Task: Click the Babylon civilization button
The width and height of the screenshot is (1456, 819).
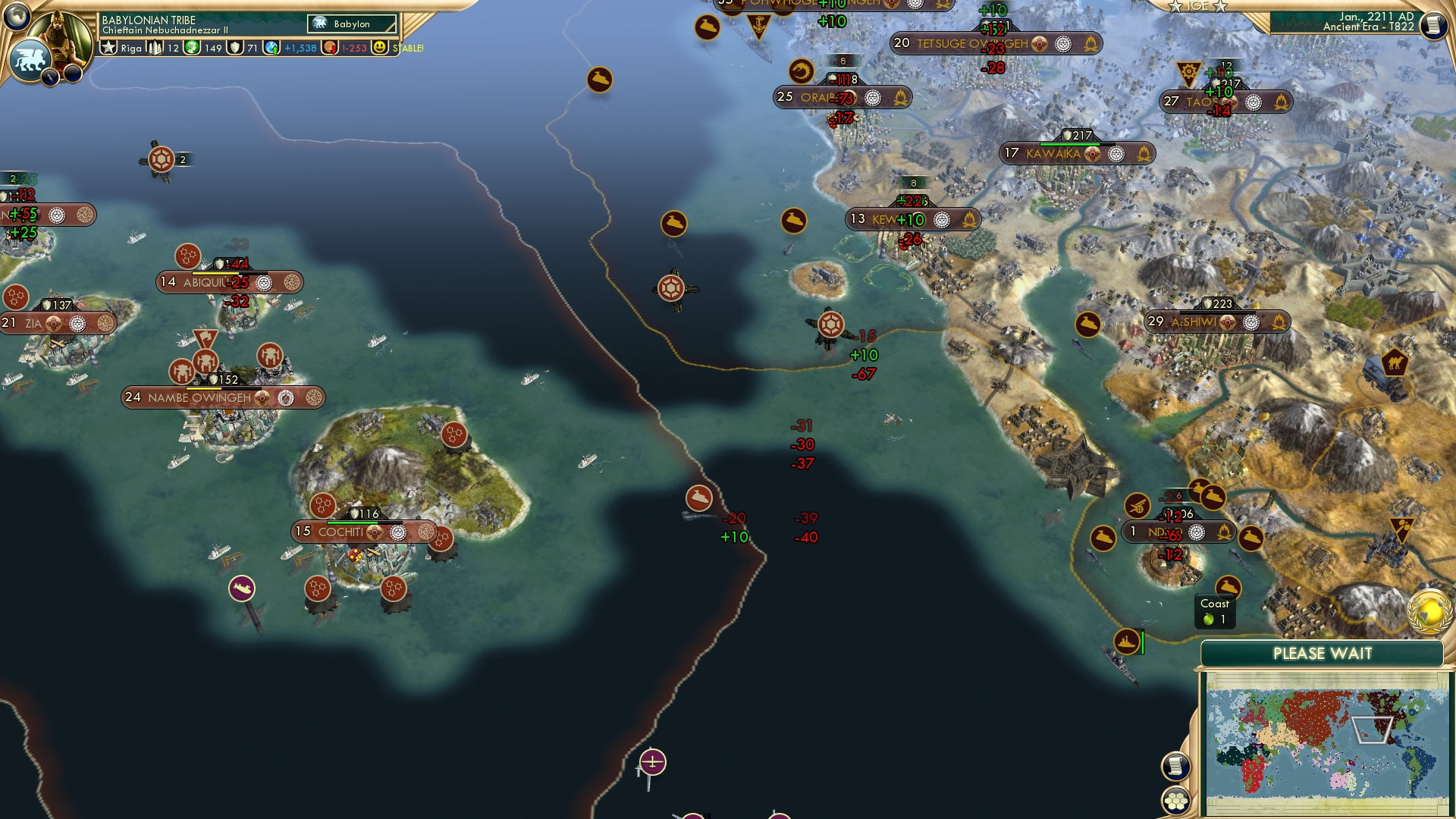Action: click(352, 24)
